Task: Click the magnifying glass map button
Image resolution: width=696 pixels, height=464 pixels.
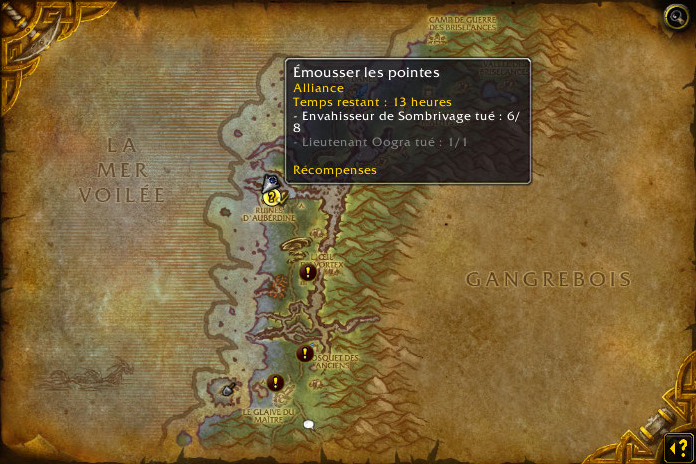Action: (x=676, y=16)
